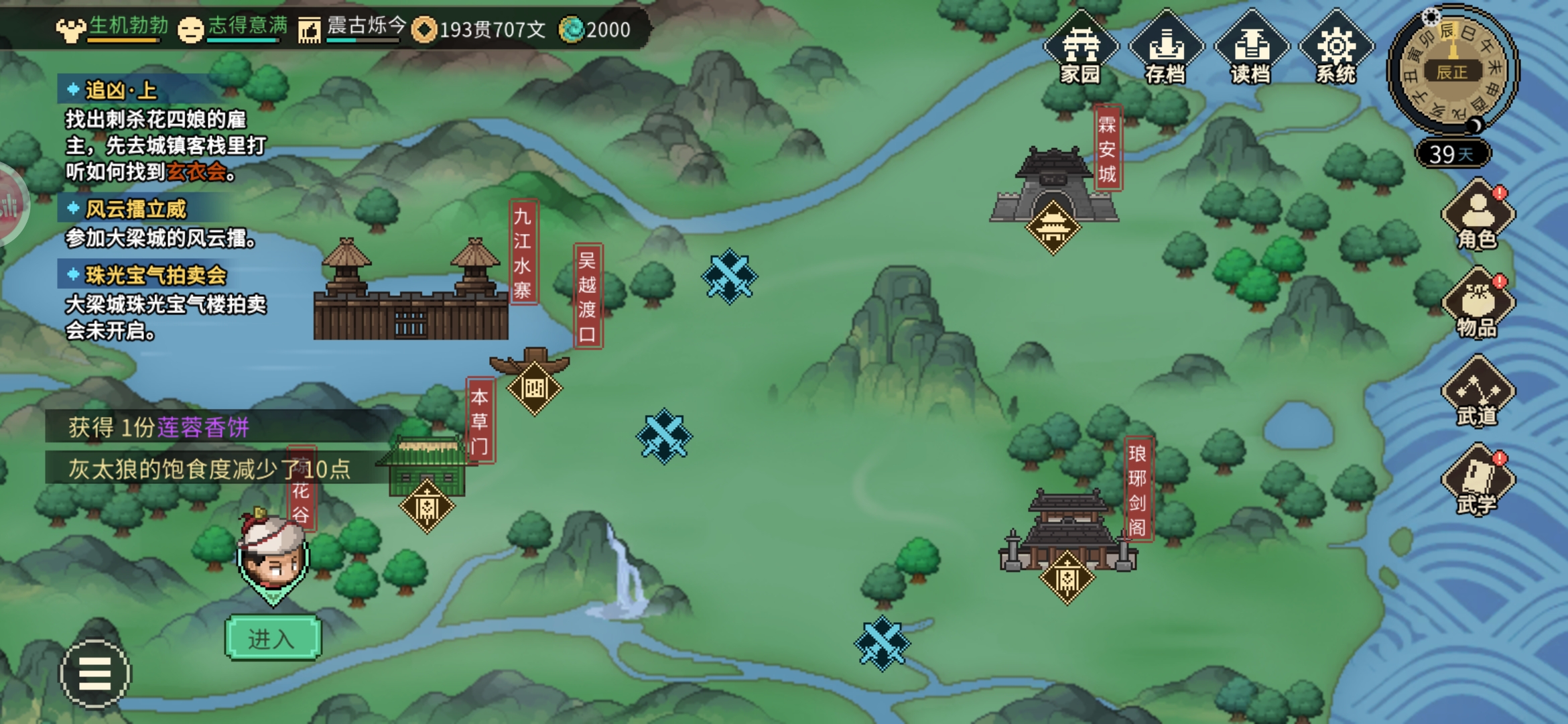Click the crossed-swords marker near 吴越渡口
This screenshot has height=724, width=1568.
pos(729,276)
